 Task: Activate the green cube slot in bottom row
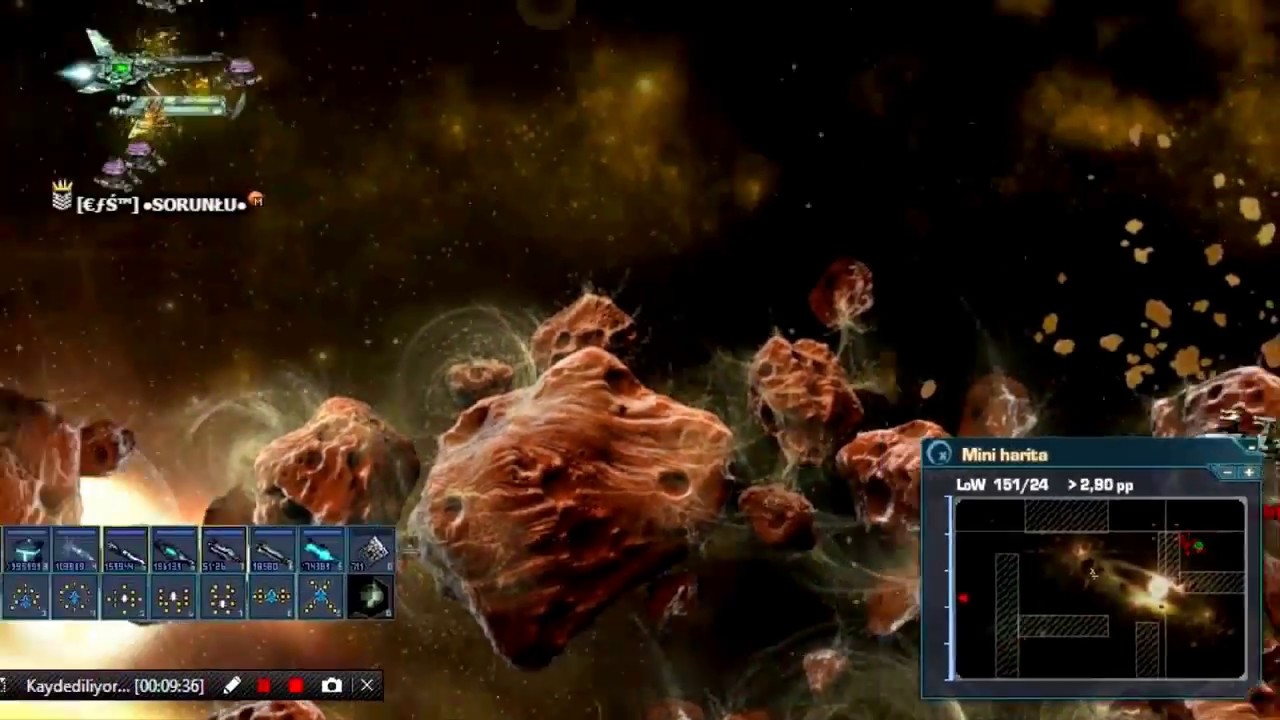(x=371, y=598)
